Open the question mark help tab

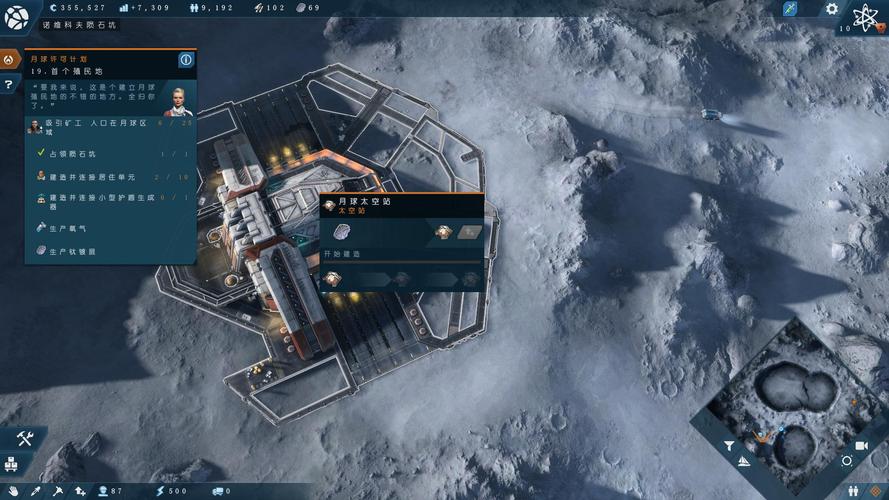[9, 85]
